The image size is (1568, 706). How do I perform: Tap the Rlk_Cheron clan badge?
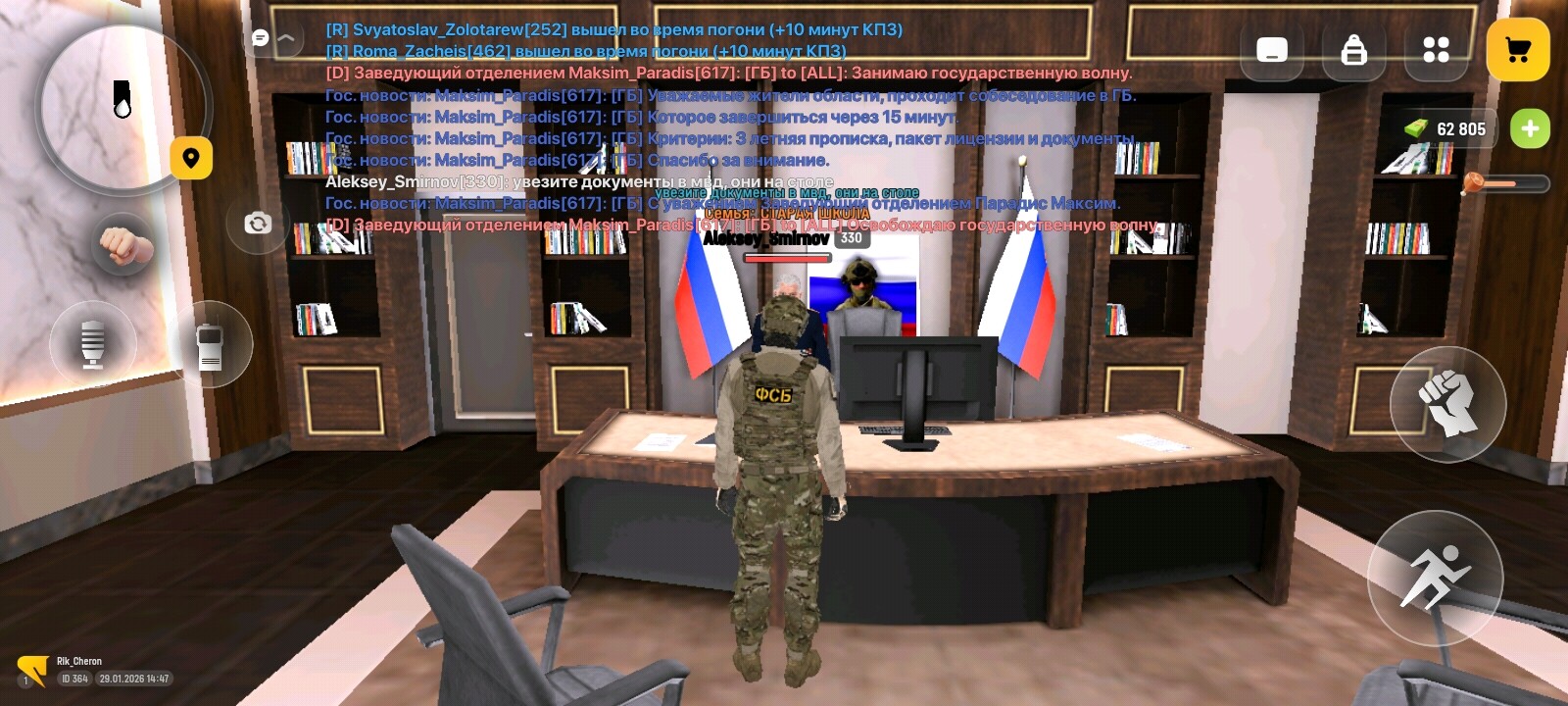[x=31, y=668]
